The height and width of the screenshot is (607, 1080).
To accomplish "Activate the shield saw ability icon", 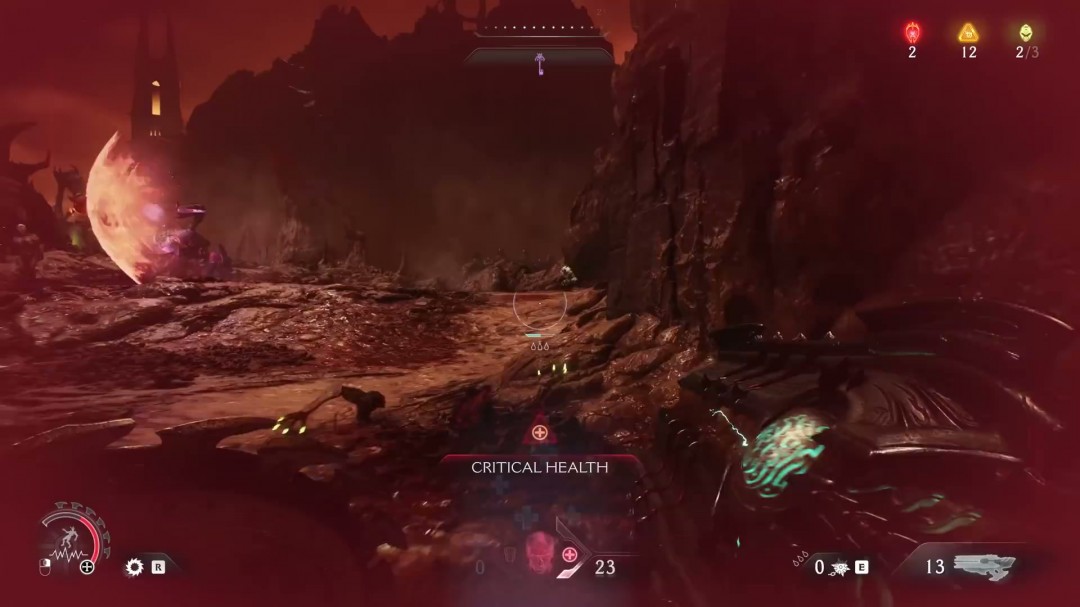I will [133, 567].
